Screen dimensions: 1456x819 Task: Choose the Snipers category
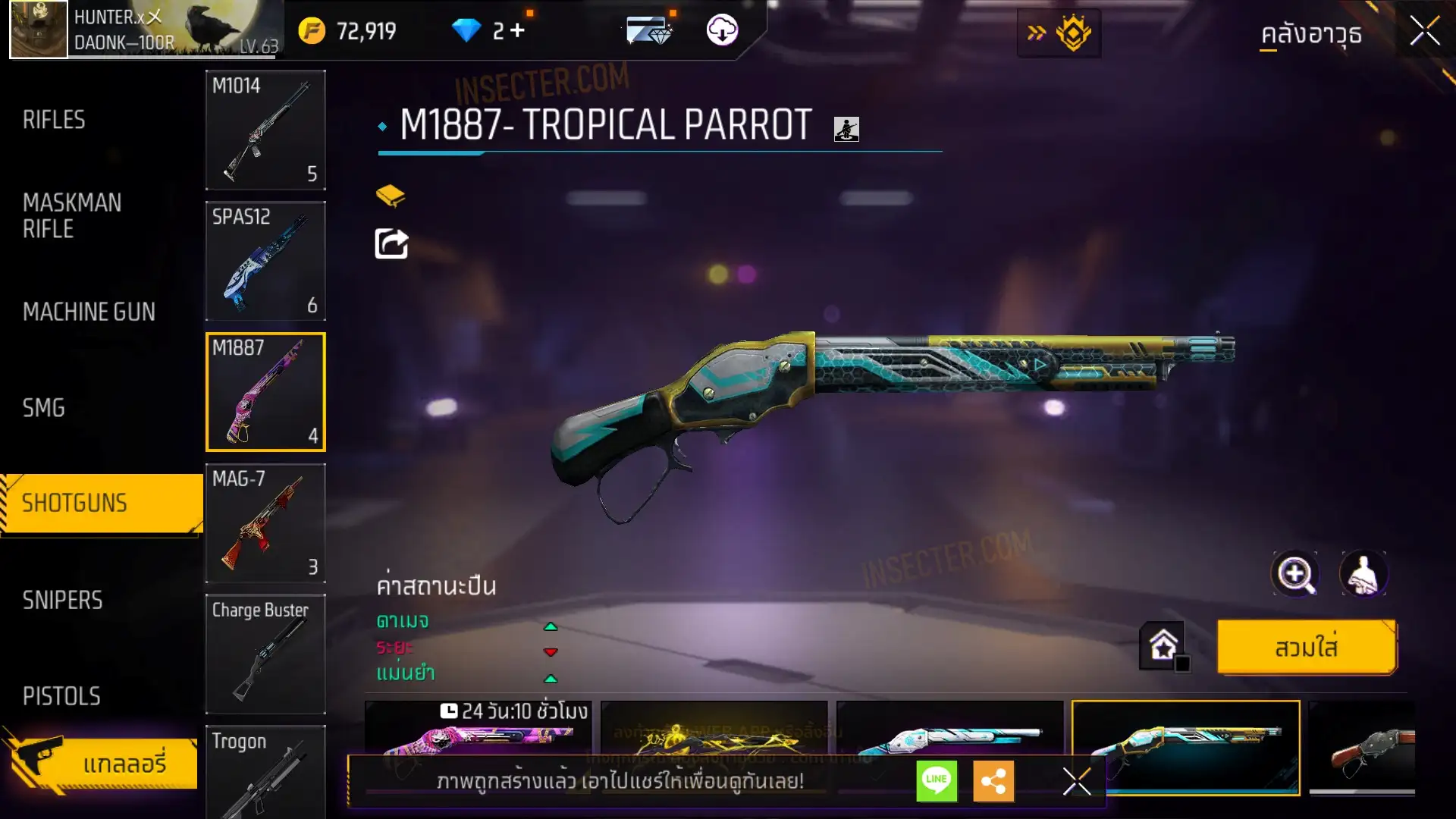coord(62,601)
